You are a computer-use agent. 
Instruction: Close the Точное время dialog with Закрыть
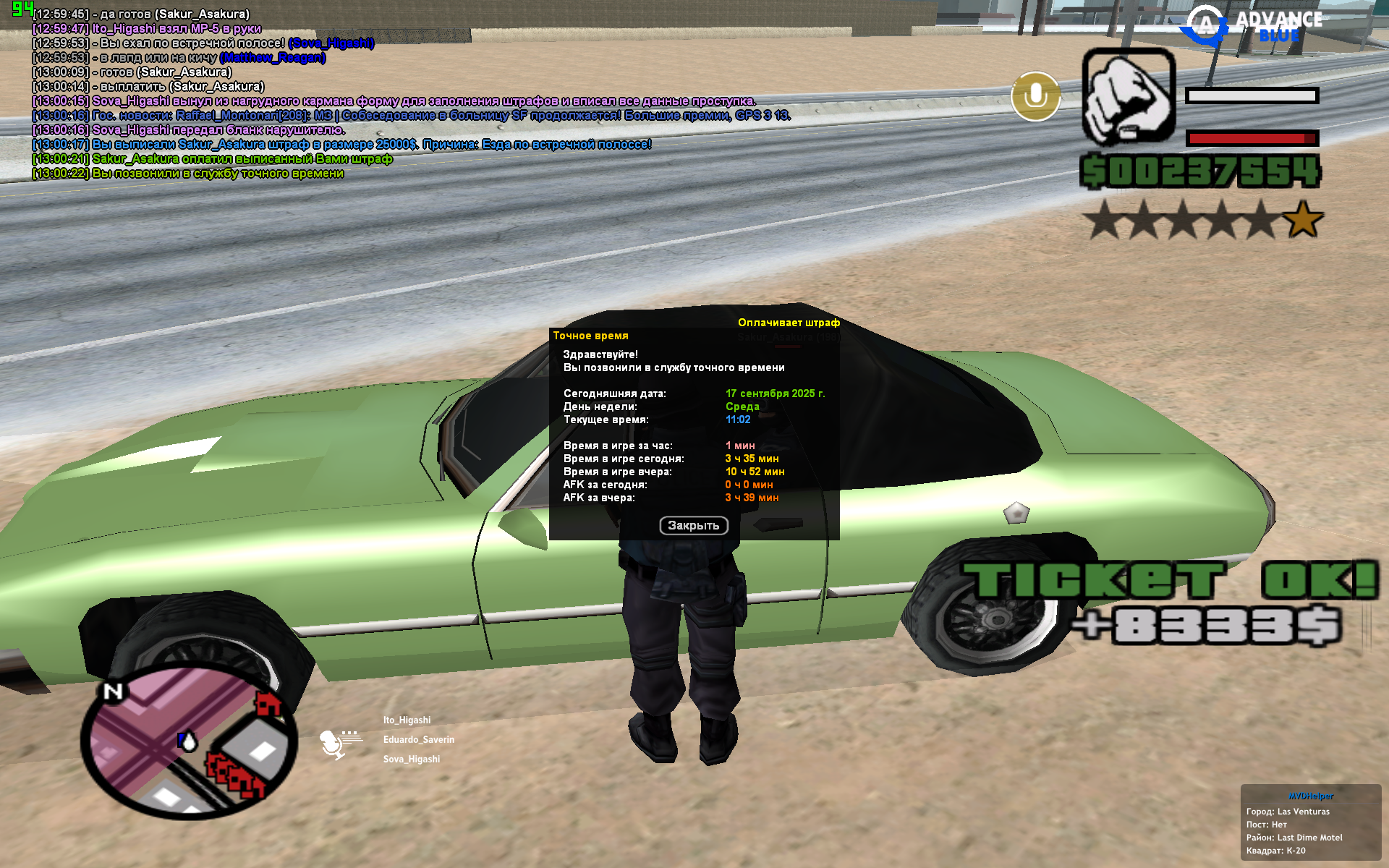pyautogui.click(x=693, y=526)
